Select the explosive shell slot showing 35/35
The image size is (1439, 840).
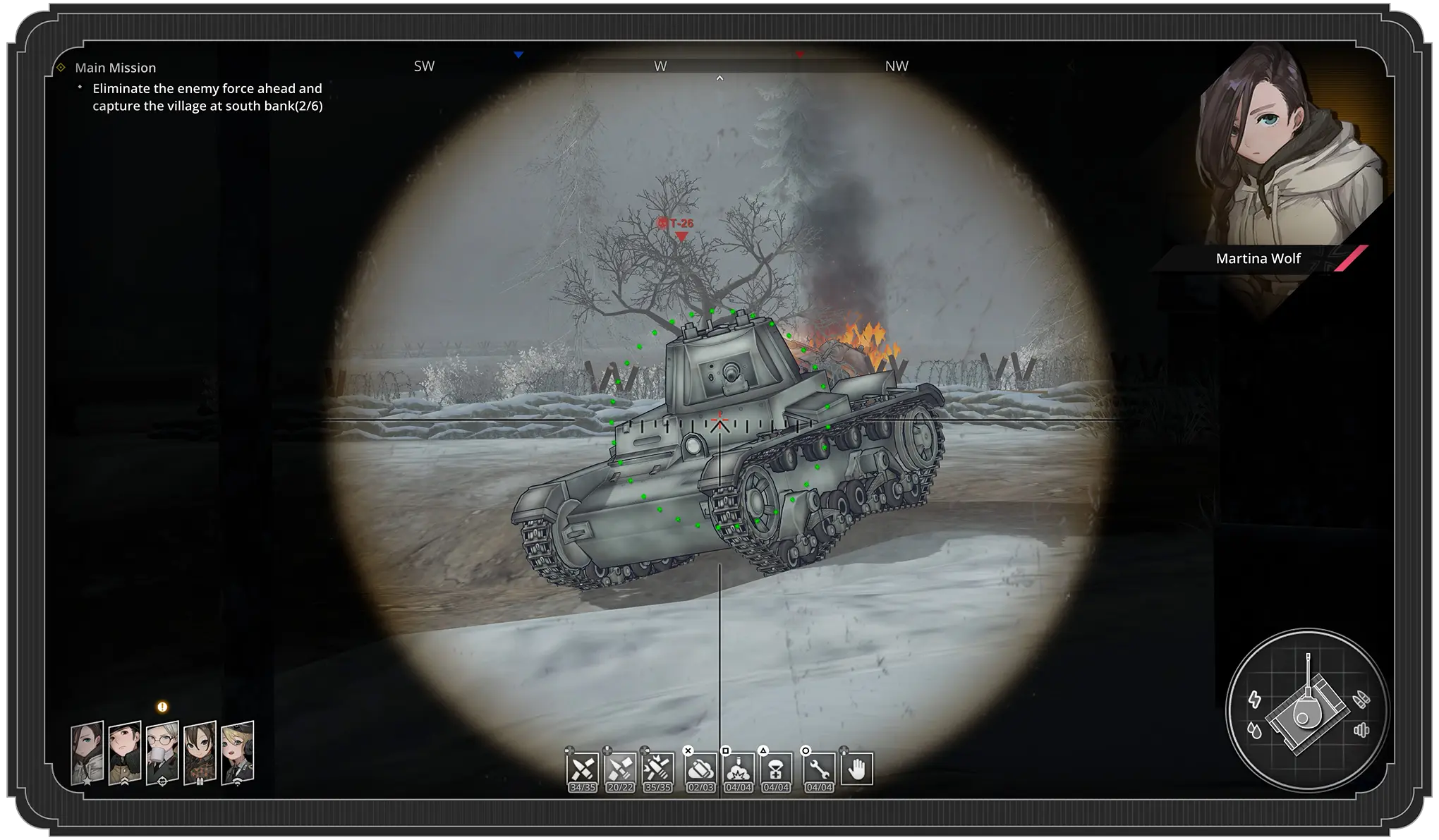click(x=657, y=769)
